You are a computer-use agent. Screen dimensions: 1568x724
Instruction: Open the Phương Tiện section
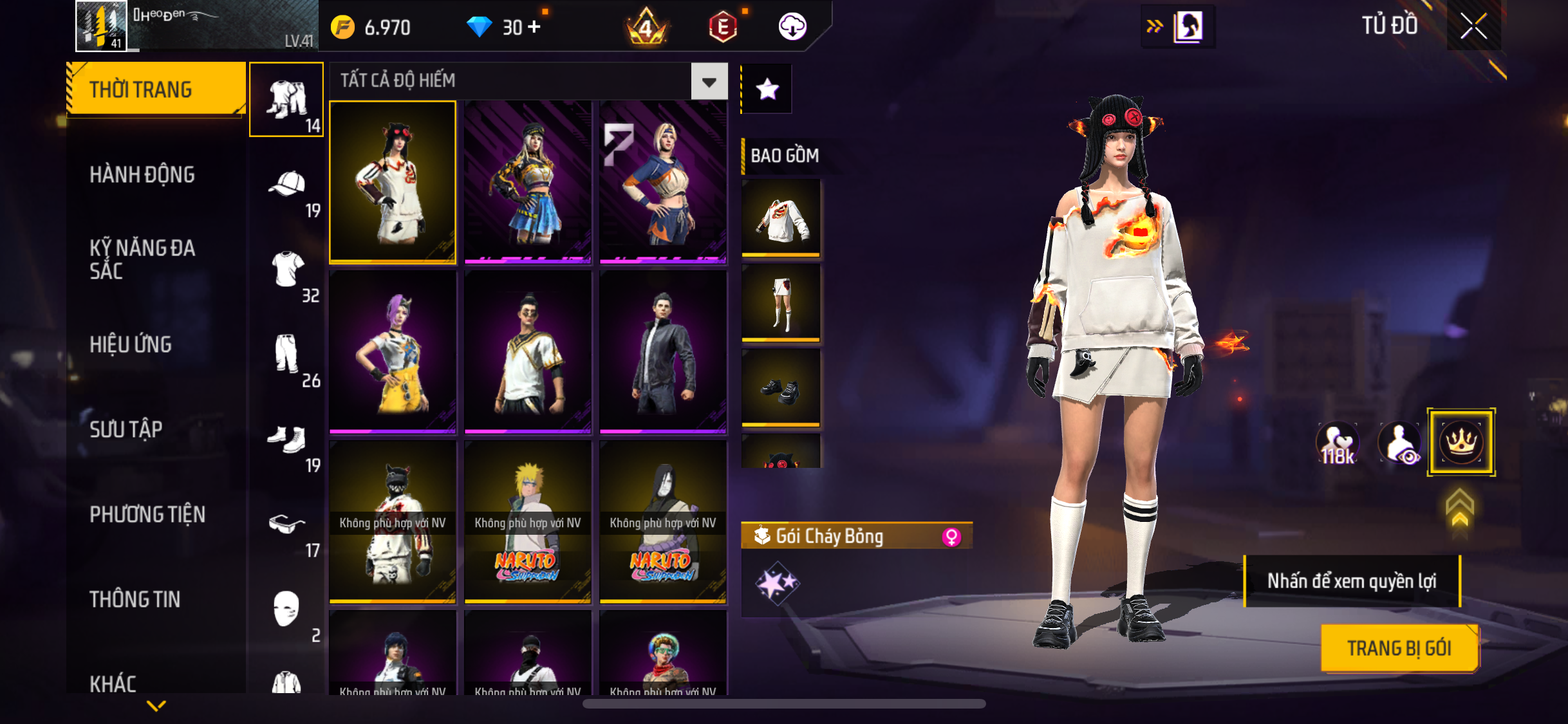(147, 514)
